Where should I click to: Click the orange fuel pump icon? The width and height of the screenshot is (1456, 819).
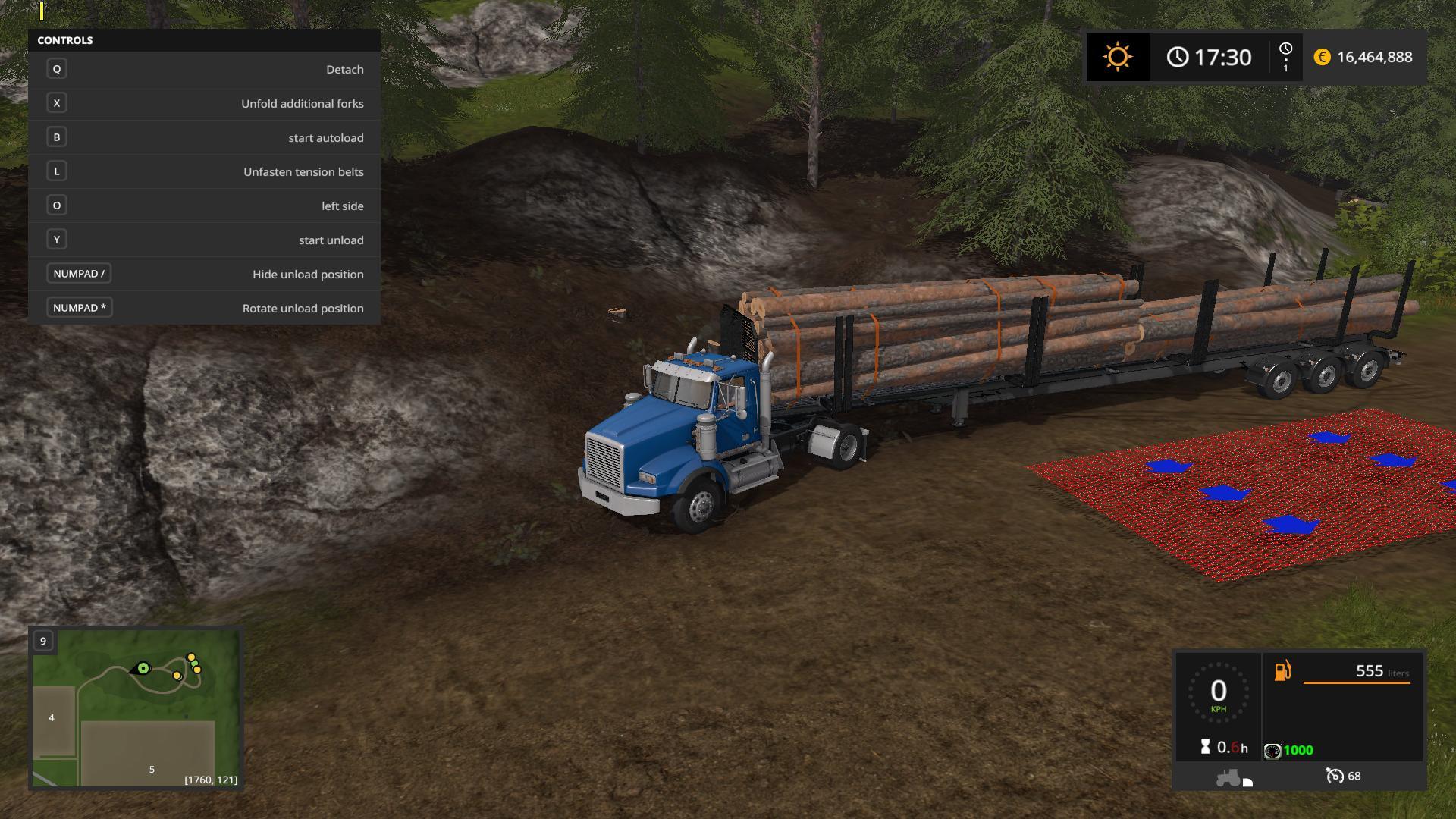[1282, 671]
